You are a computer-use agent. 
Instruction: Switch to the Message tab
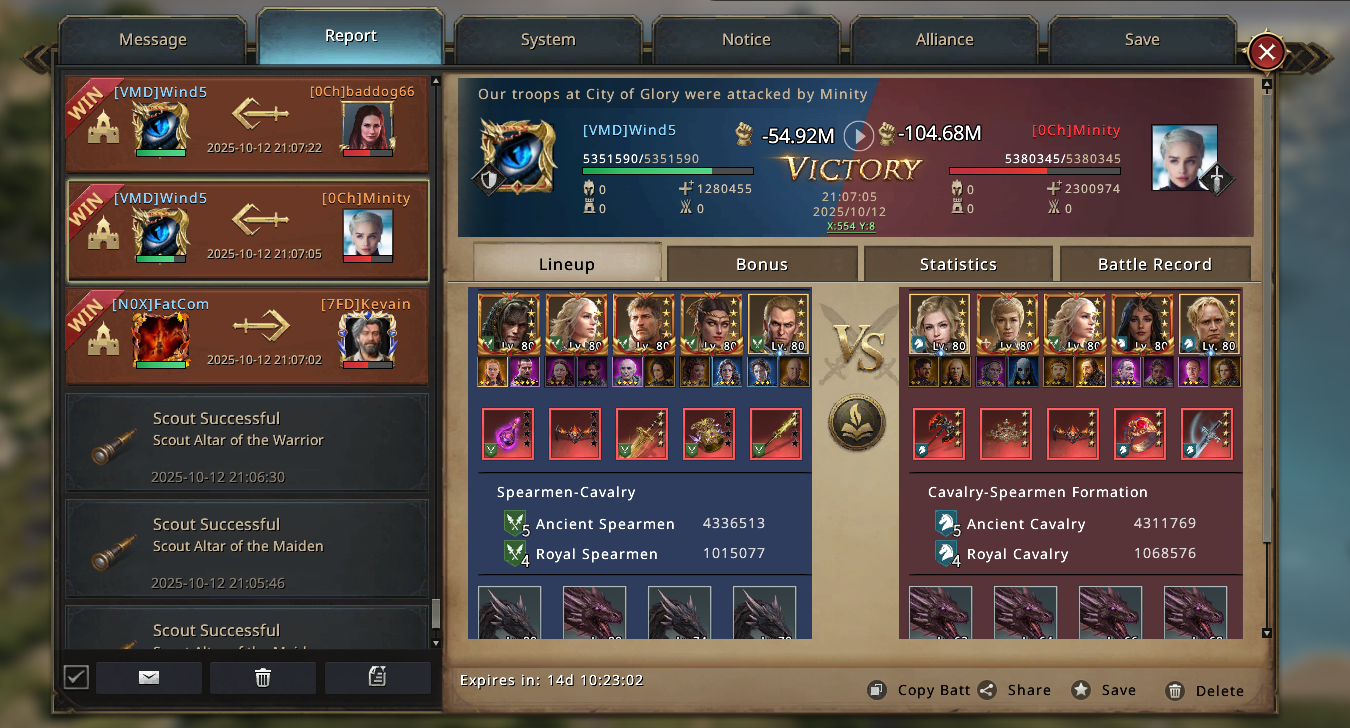[153, 40]
